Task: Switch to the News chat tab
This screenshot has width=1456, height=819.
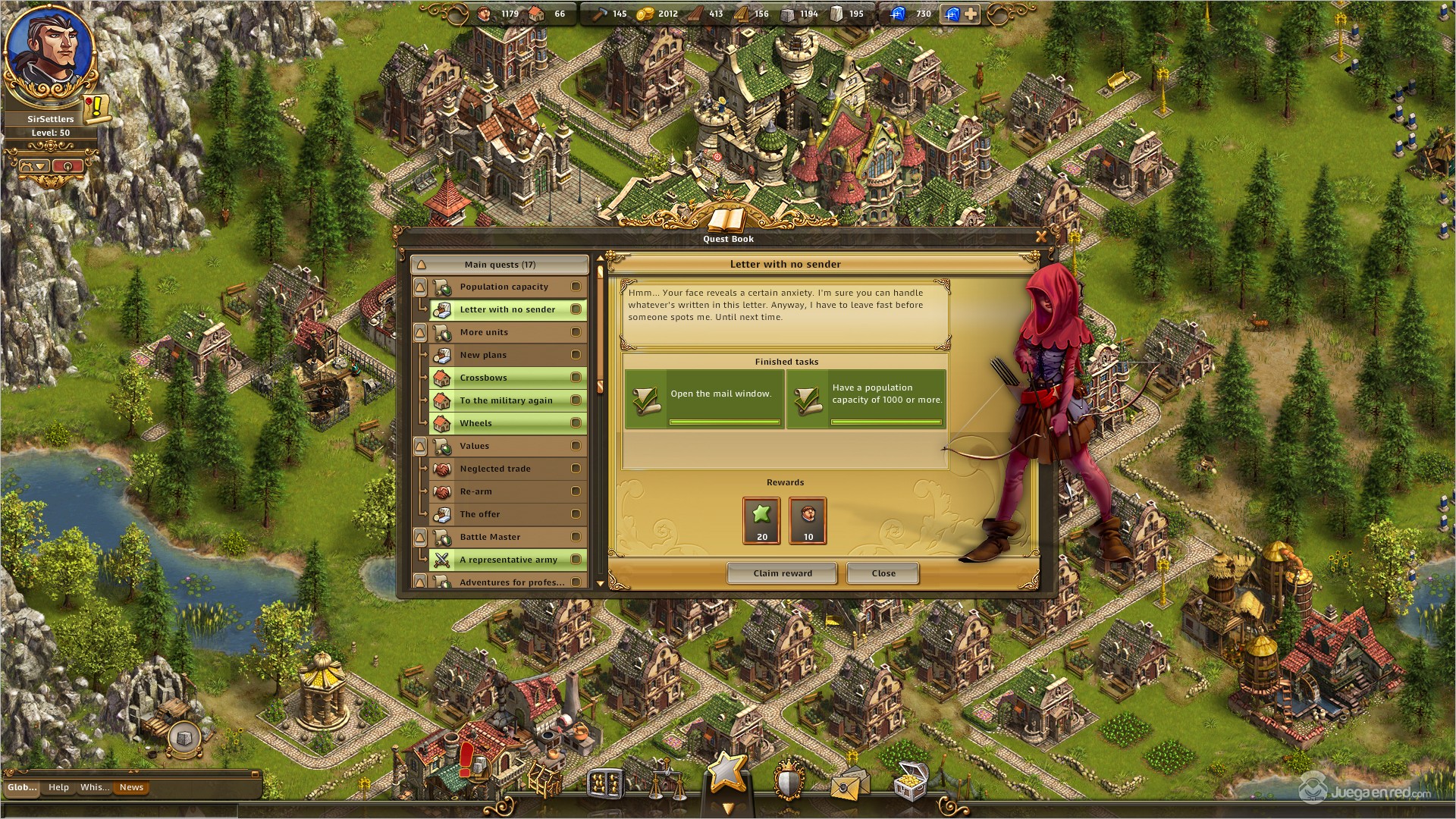Action: tap(131, 787)
